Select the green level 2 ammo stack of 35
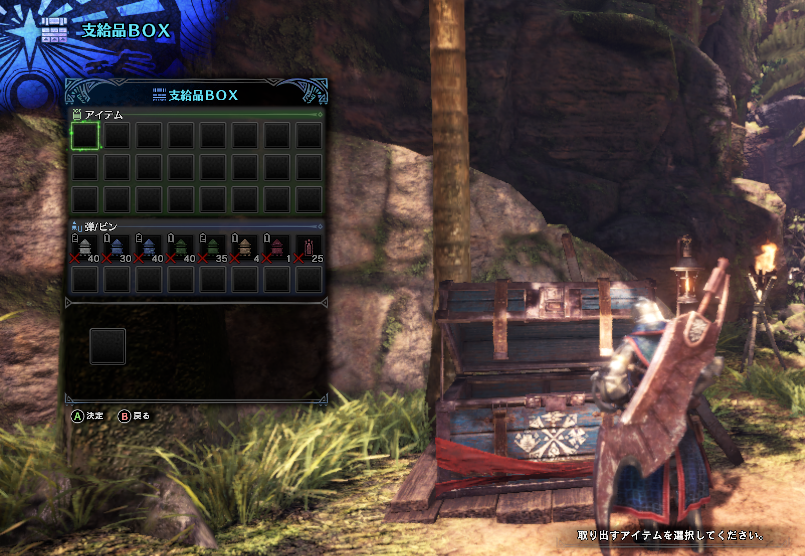This screenshot has width=805, height=556. 213,249
